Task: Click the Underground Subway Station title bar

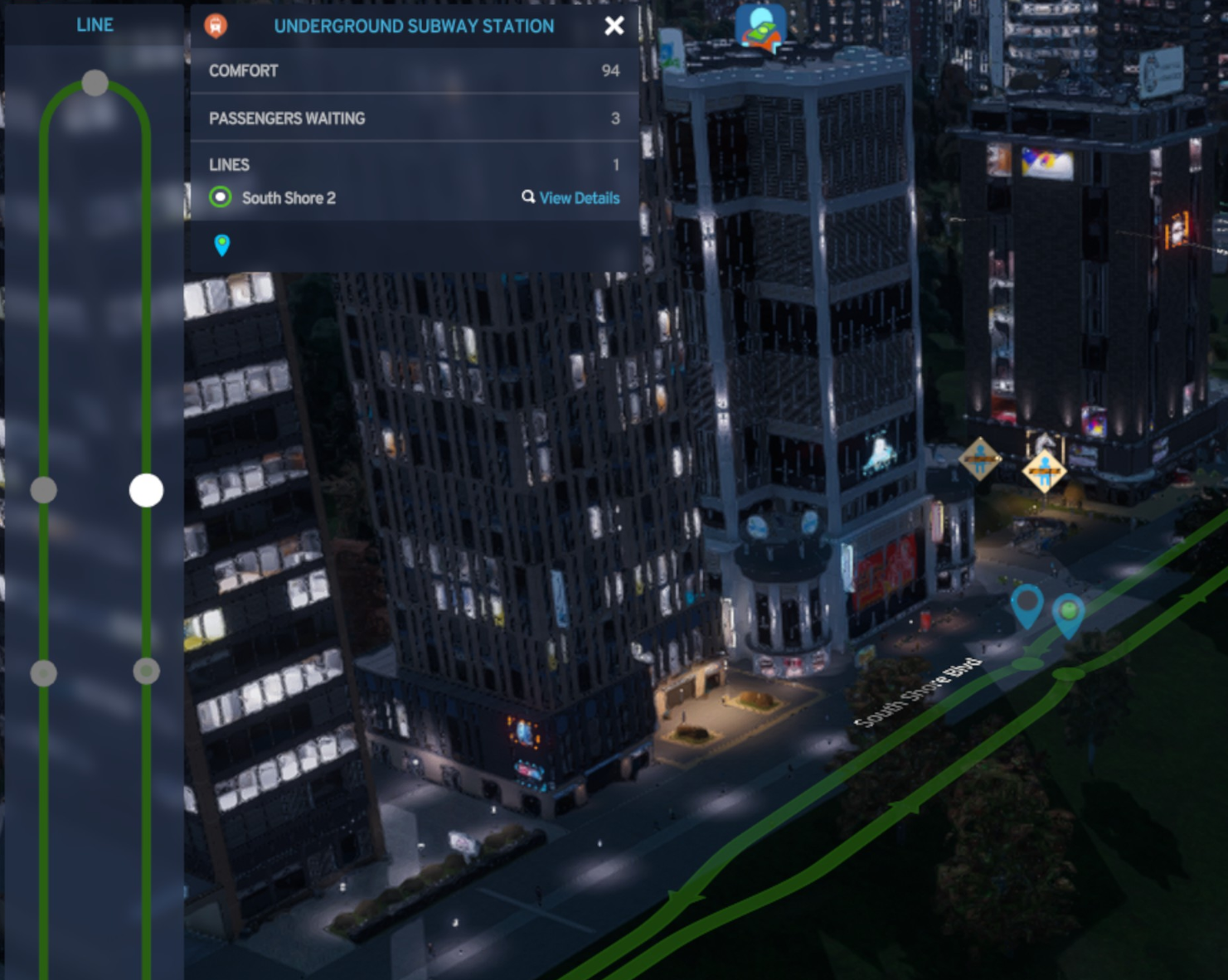Action: [415, 26]
